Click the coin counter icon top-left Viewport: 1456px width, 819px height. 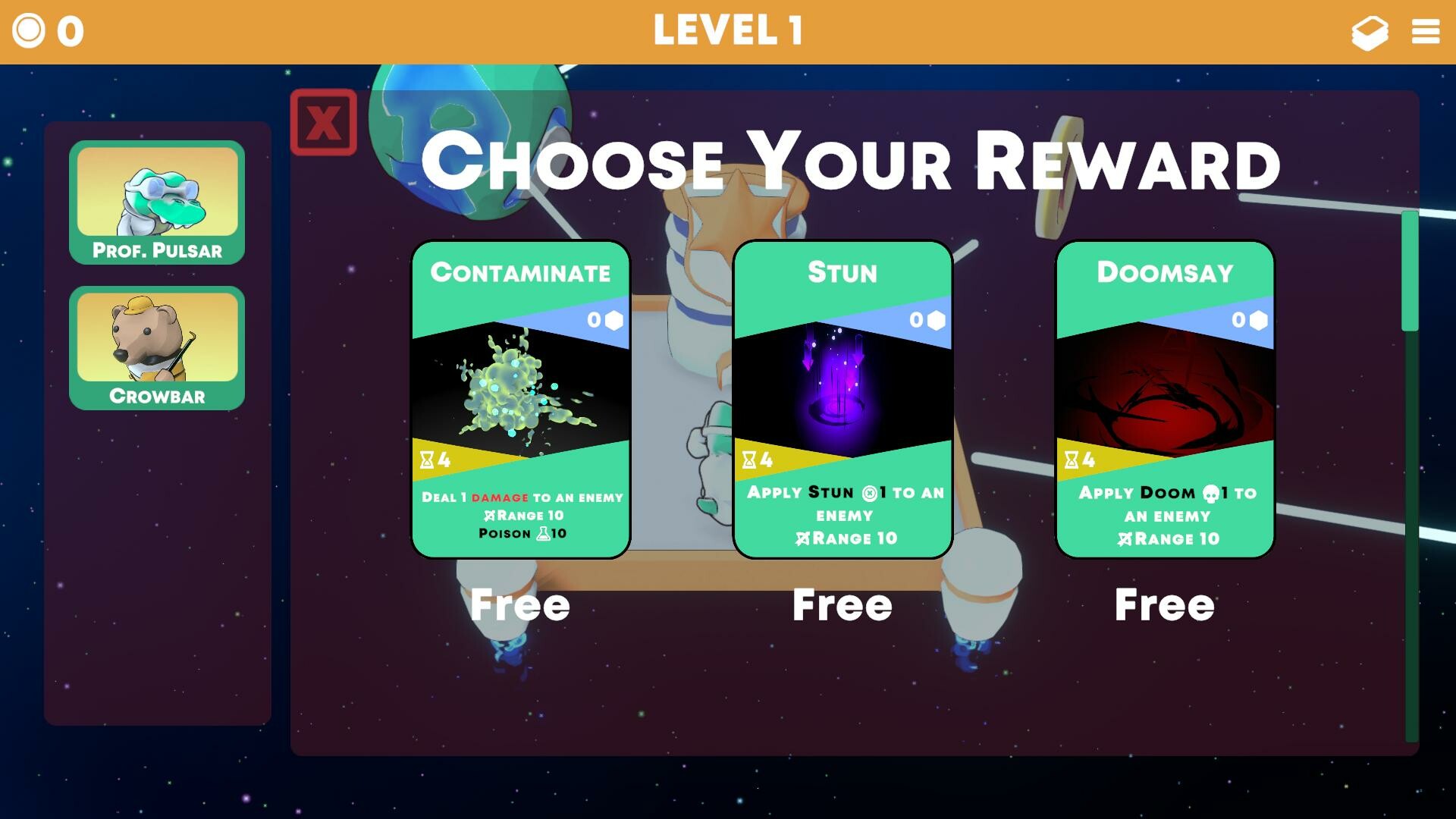(x=28, y=30)
